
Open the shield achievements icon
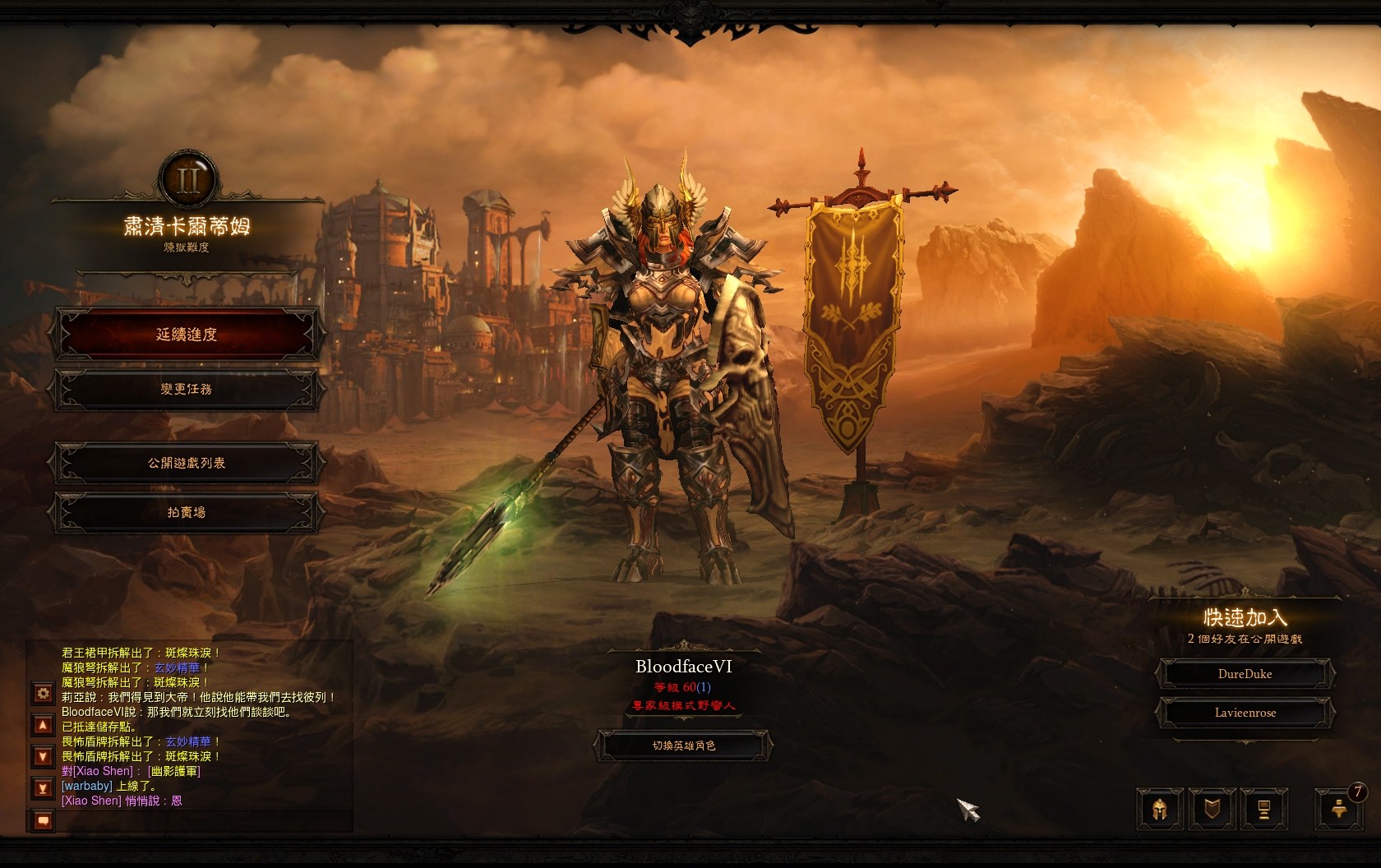(1212, 809)
